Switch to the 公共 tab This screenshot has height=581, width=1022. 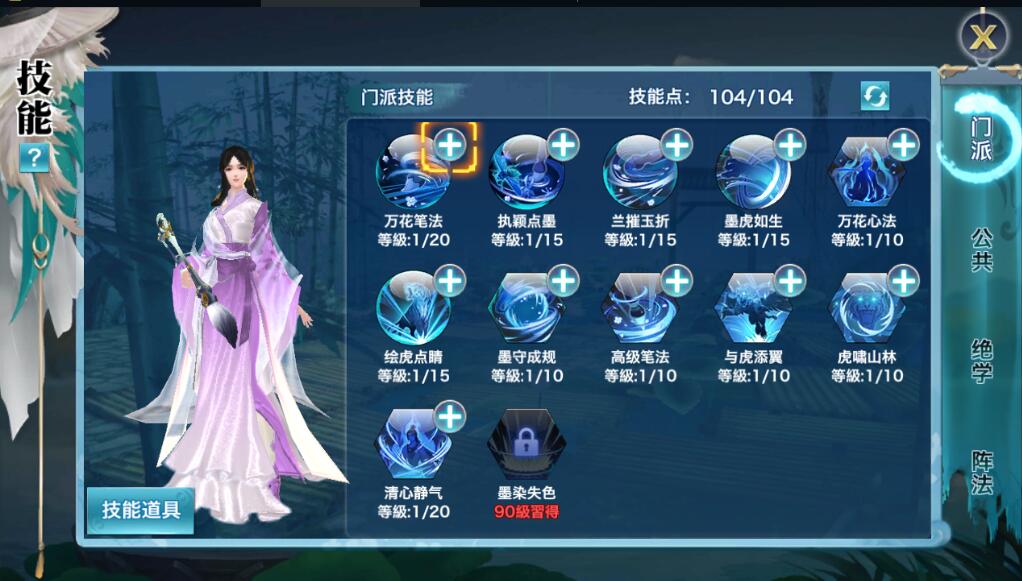pyautogui.click(x=981, y=249)
